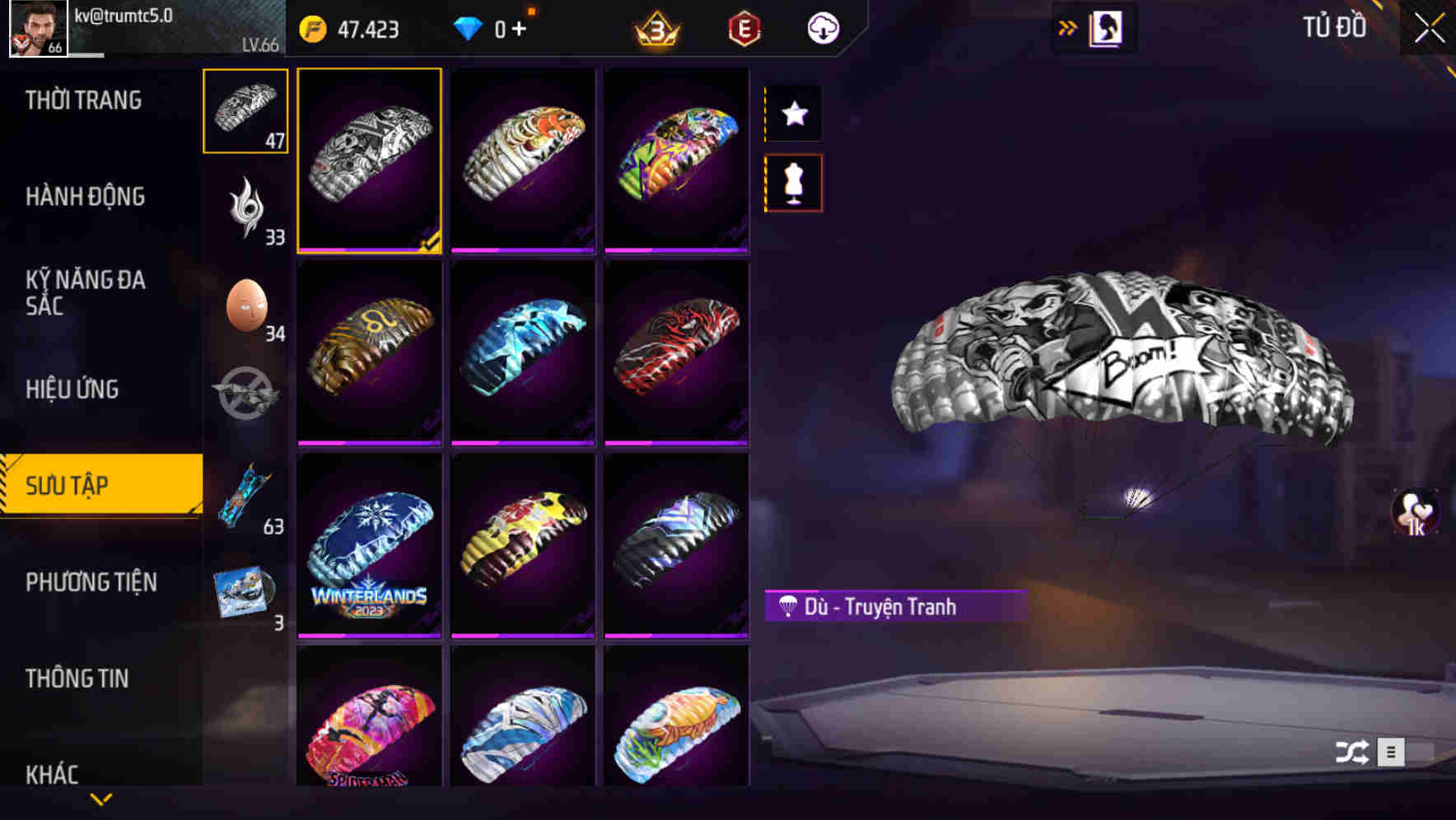Click the 1k likes heart badge
Viewport: 1456px width, 820px height.
point(1415,514)
